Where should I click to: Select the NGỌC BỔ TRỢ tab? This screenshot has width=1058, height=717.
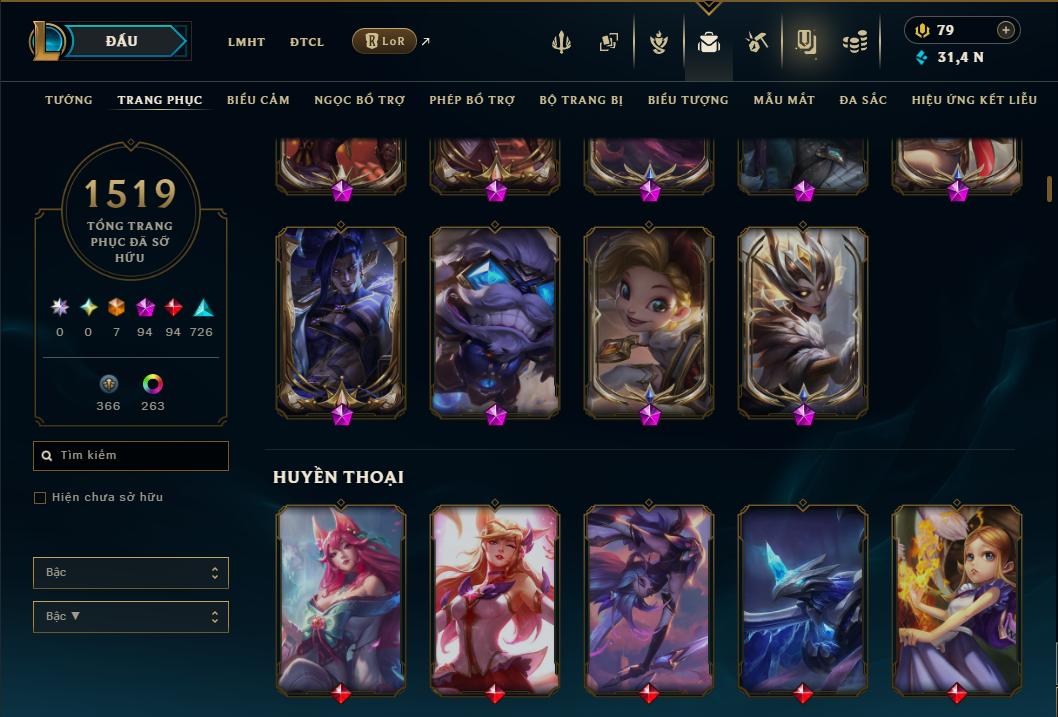tap(359, 100)
